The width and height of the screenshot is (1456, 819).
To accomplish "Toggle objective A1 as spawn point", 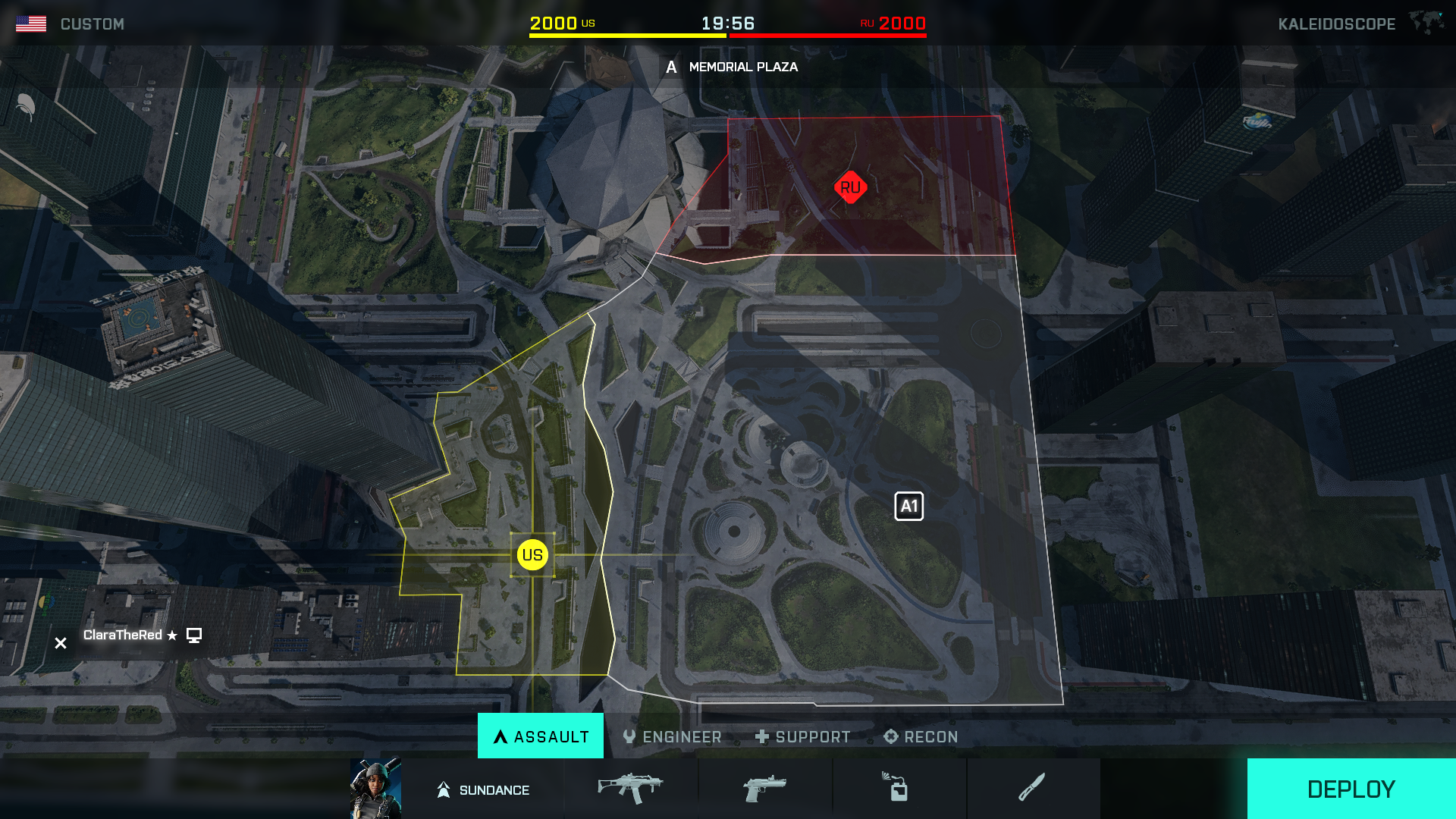I will 908,507.
